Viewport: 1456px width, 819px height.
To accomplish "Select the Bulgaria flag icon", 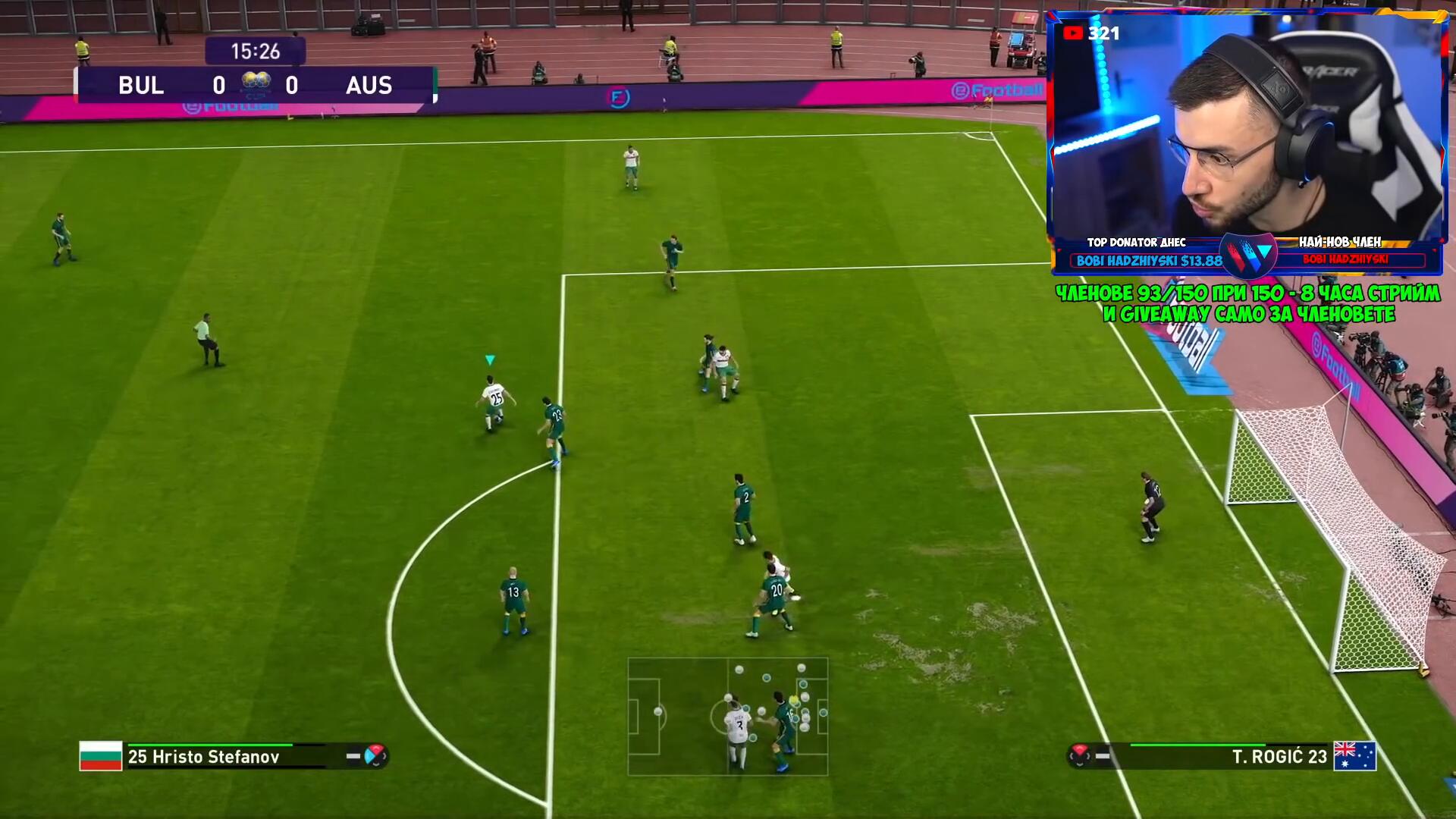I will (x=101, y=756).
